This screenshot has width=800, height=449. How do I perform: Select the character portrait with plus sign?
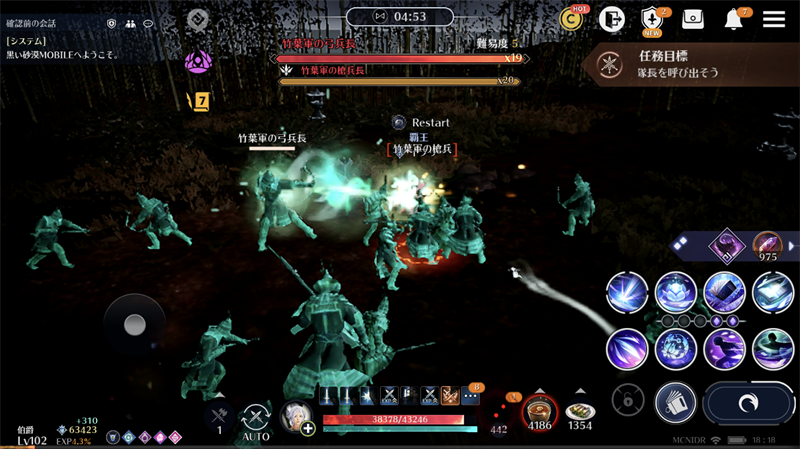pyautogui.click(x=297, y=417)
